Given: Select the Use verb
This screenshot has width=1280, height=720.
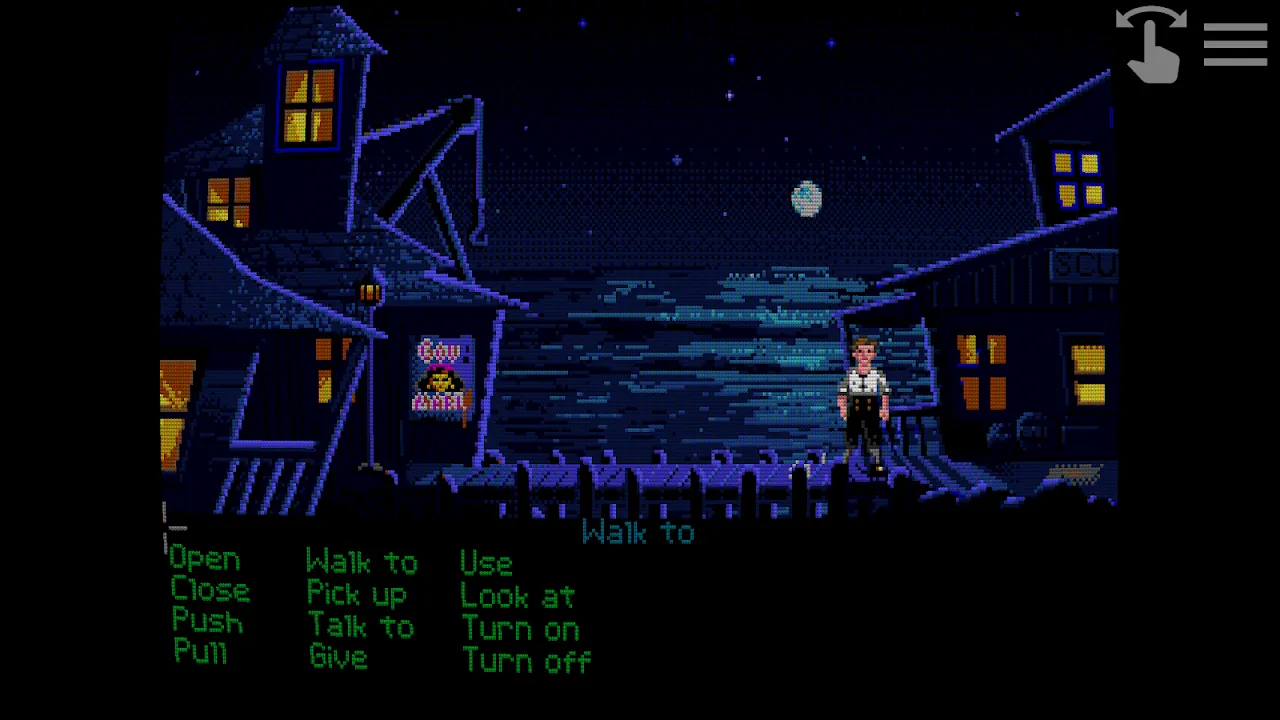Looking at the screenshot, I should (486, 562).
